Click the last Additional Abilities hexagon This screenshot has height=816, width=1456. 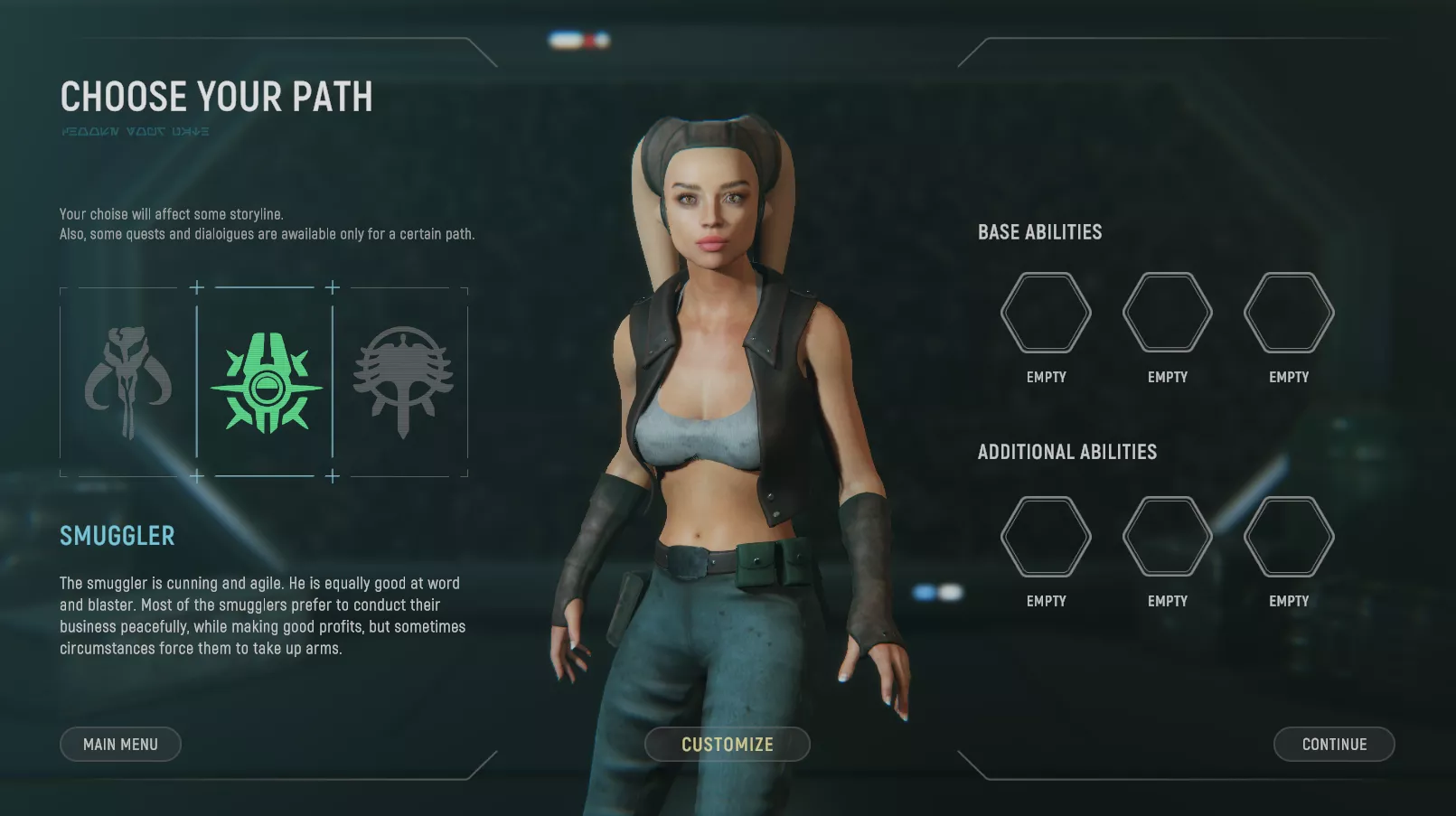click(x=1288, y=535)
